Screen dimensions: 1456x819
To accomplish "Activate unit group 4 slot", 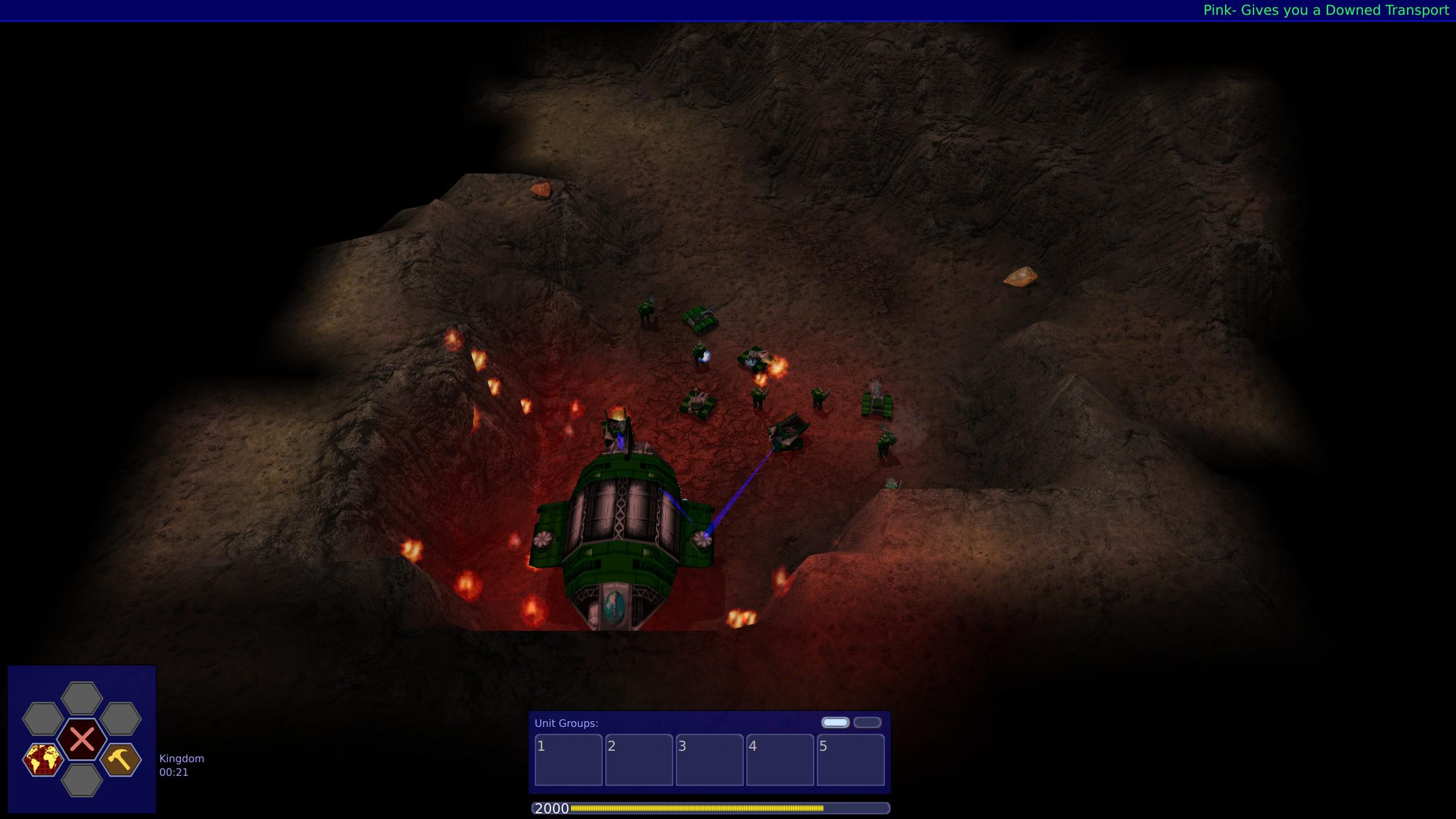I will pos(780,760).
